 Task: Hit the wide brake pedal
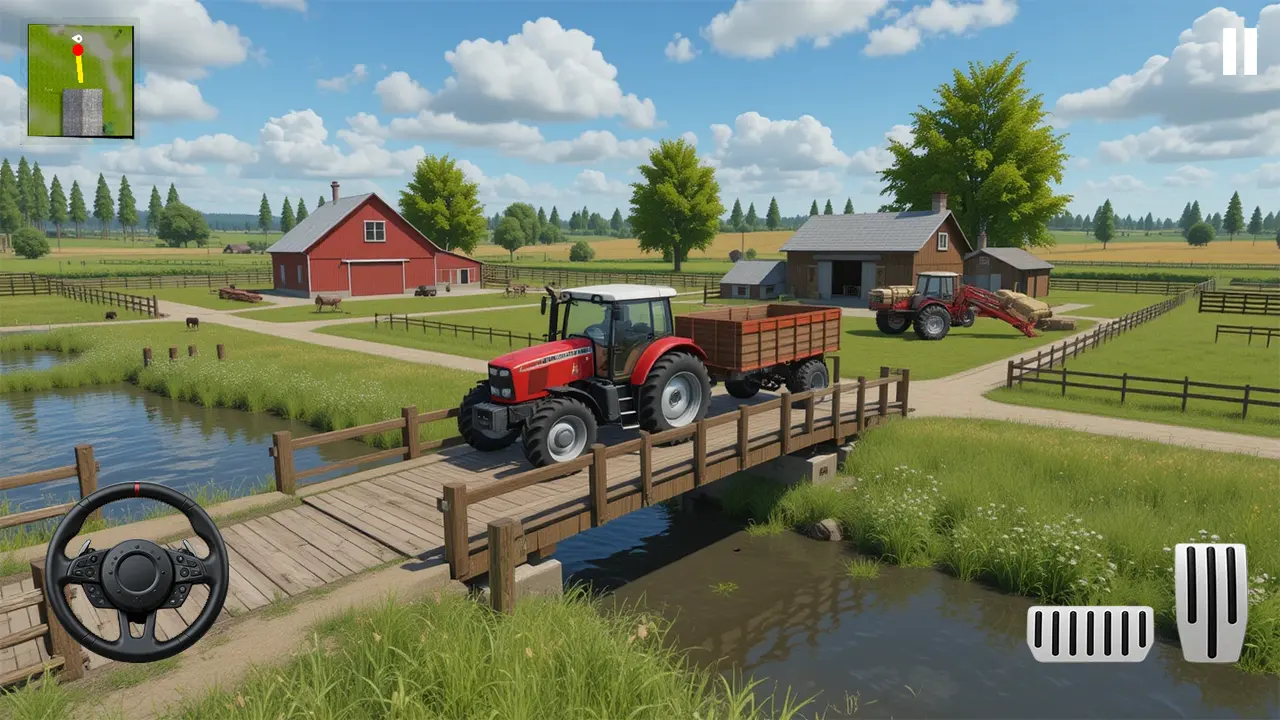[x=1089, y=633]
